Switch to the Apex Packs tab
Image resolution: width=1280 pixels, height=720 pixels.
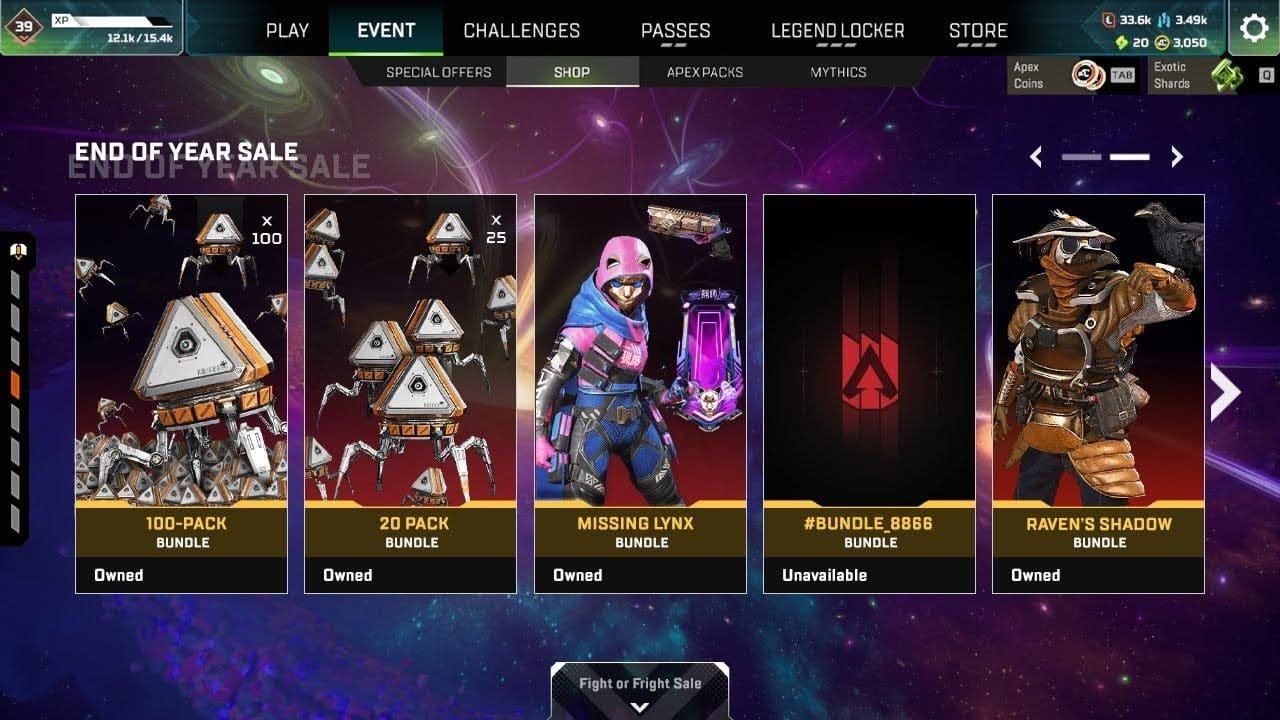click(x=704, y=71)
